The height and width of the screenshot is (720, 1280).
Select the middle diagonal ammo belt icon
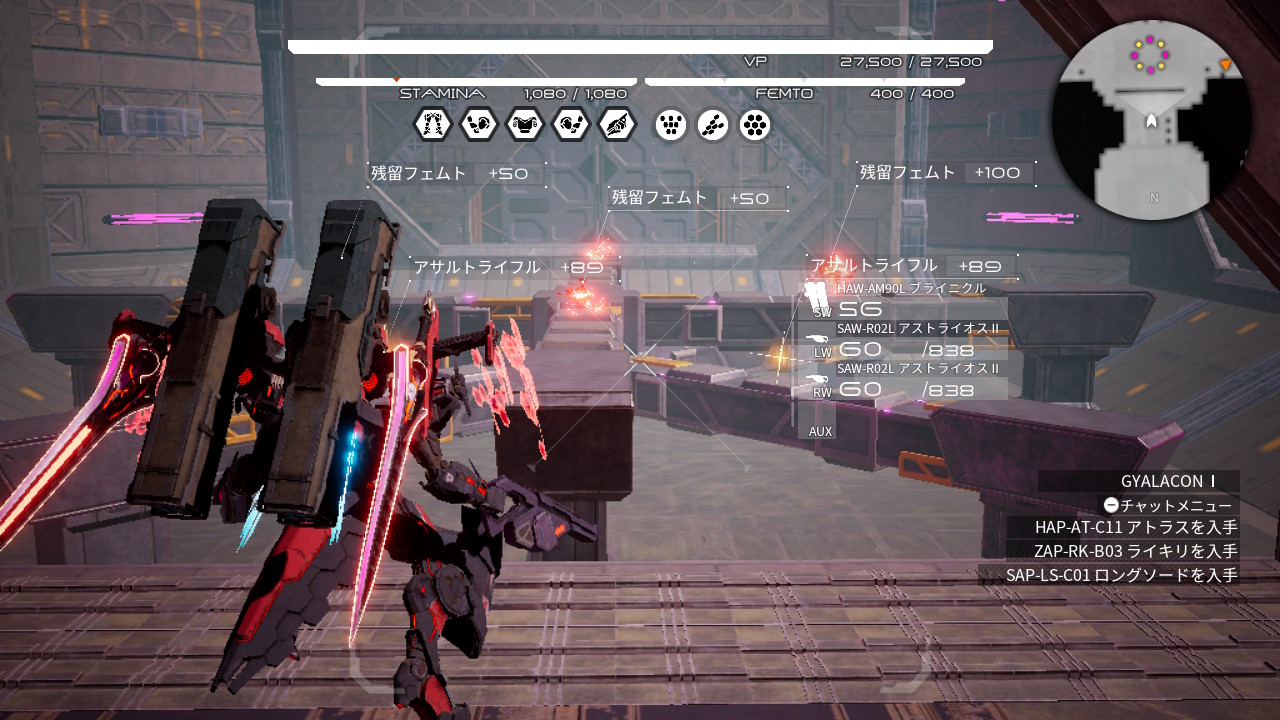[x=713, y=125]
